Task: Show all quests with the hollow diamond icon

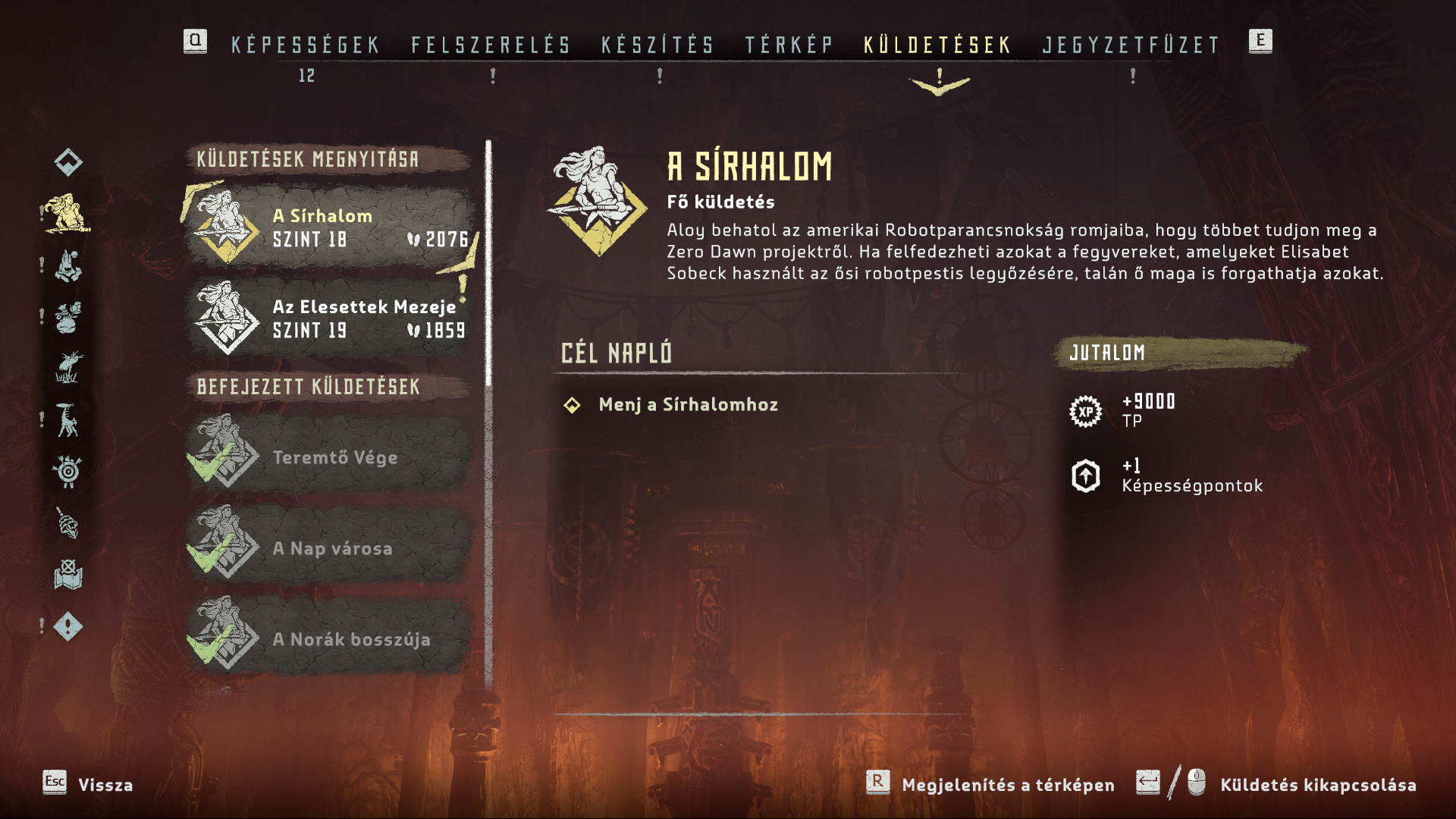Action: (x=68, y=162)
